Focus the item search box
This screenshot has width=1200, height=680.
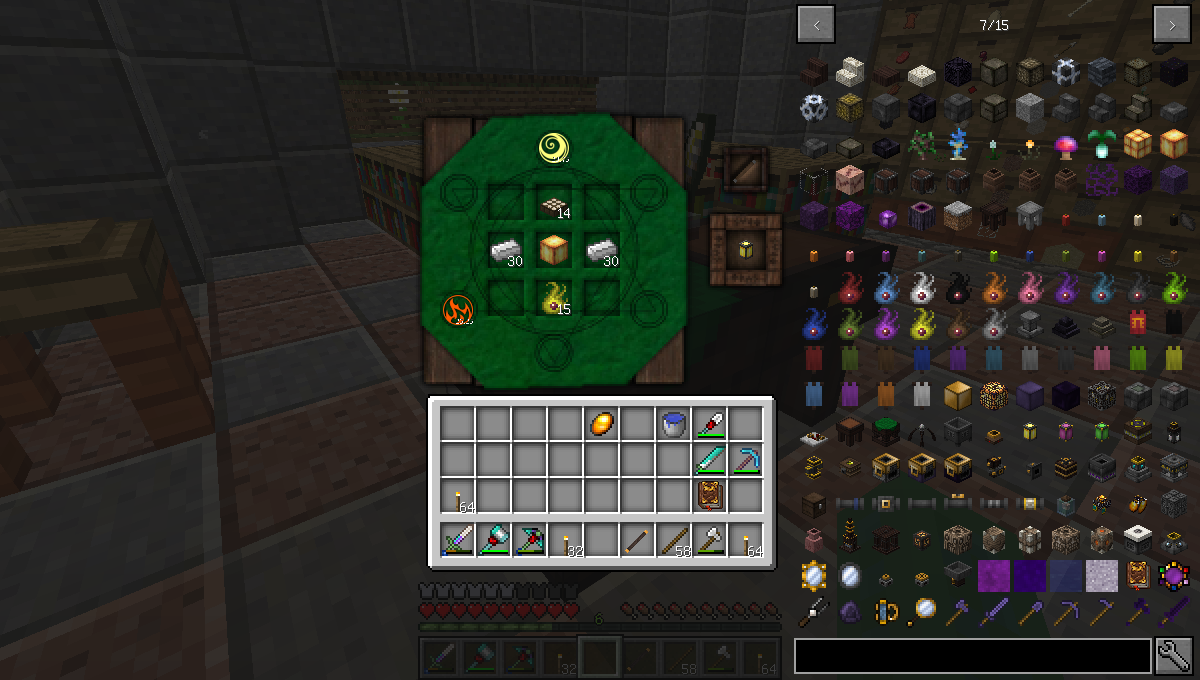pos(972,656)
